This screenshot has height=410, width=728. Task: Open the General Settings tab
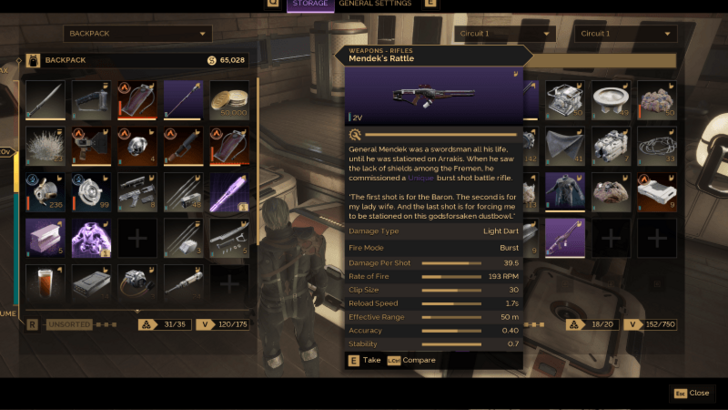click(x=375, y=4)
